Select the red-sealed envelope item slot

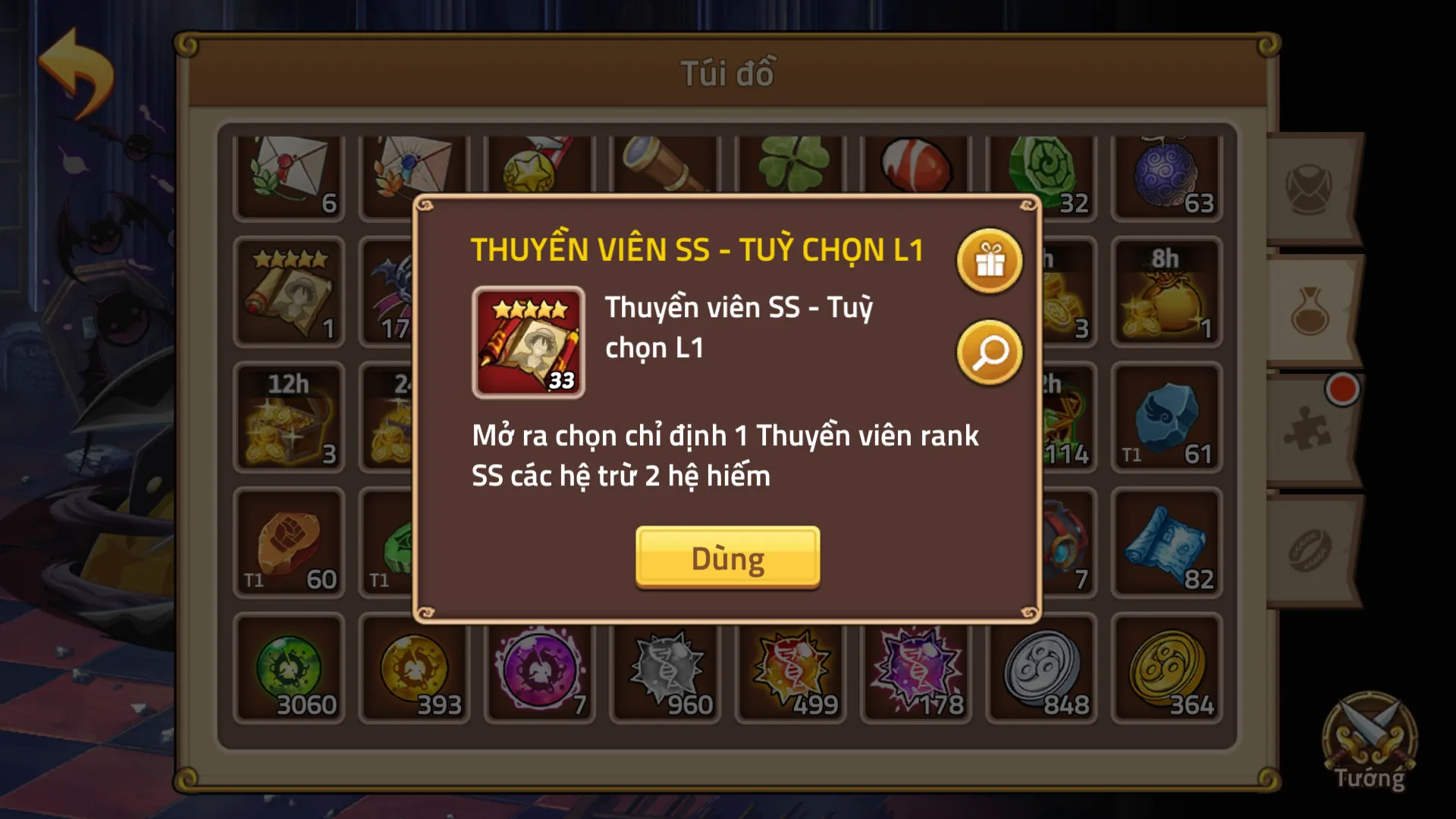tap(289, 177)
